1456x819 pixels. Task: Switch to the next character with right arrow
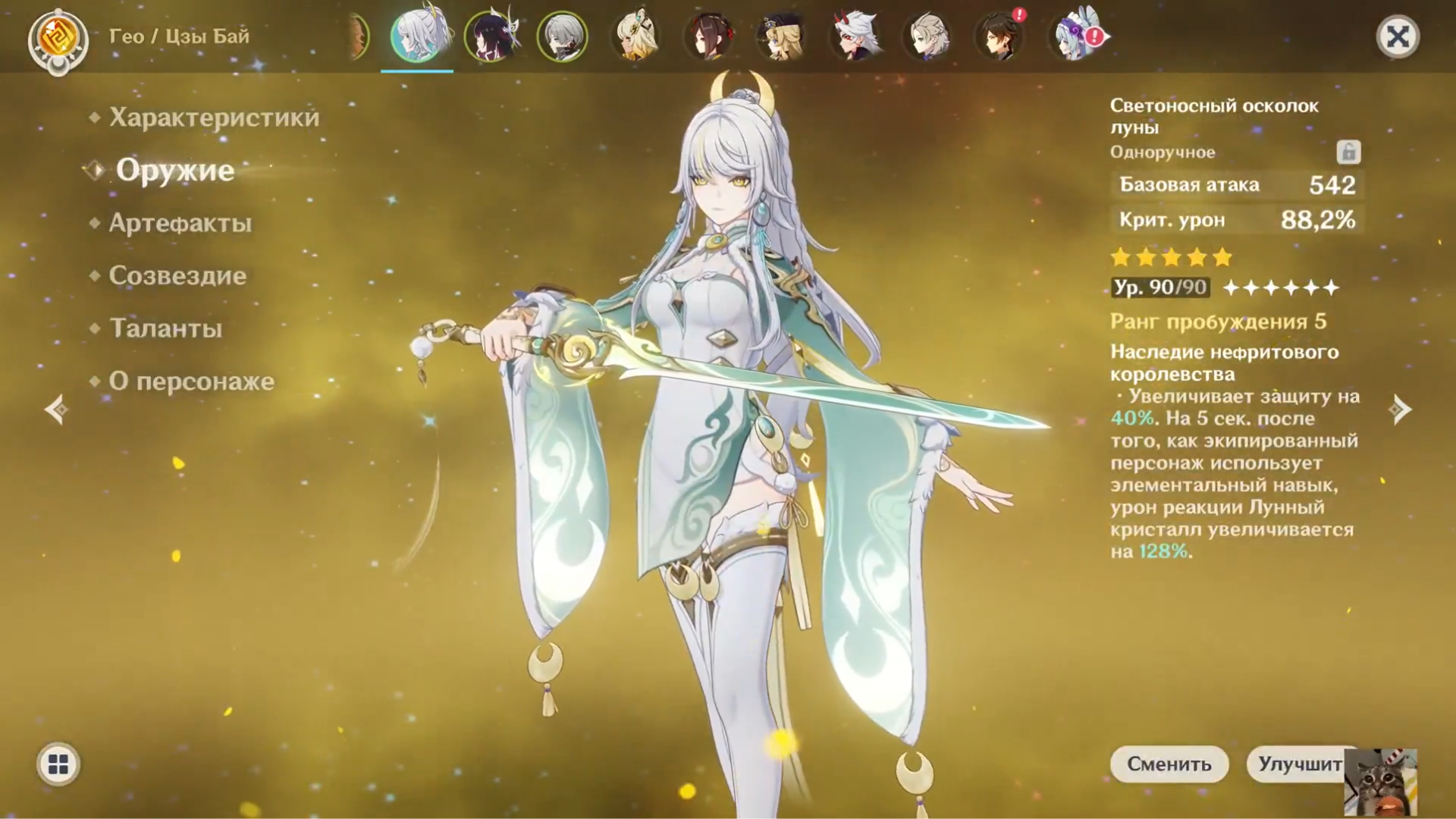coord(1400,410)
